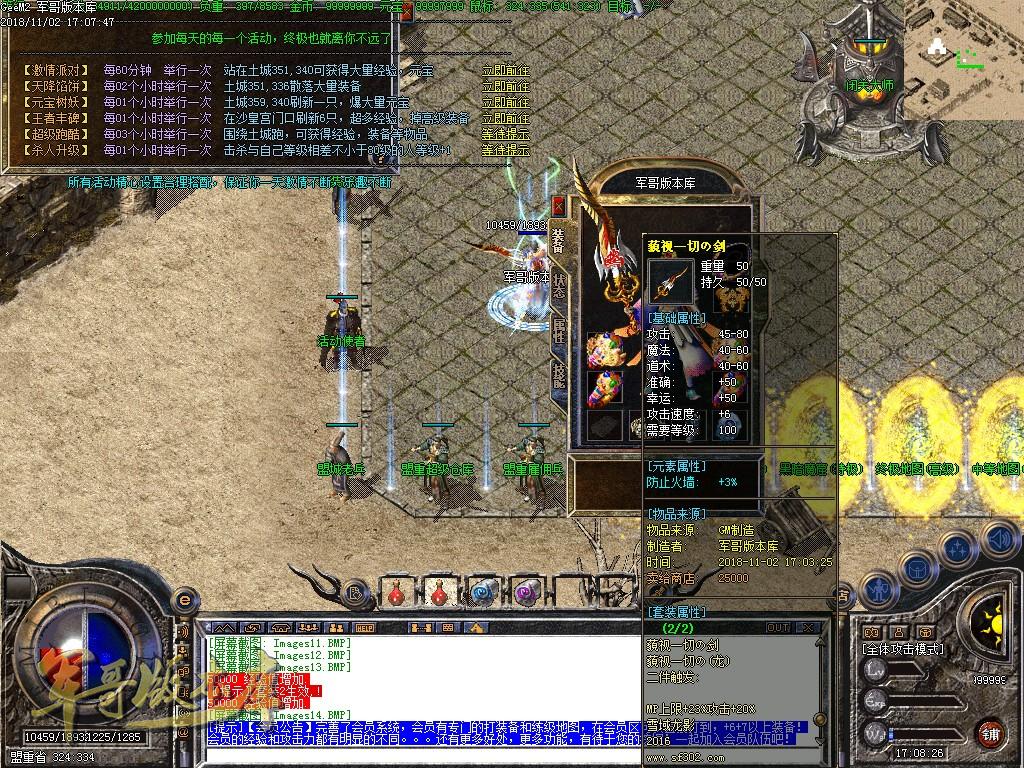Open the 属性 attributes tab
1024x768 pixels.
(559, 331)
